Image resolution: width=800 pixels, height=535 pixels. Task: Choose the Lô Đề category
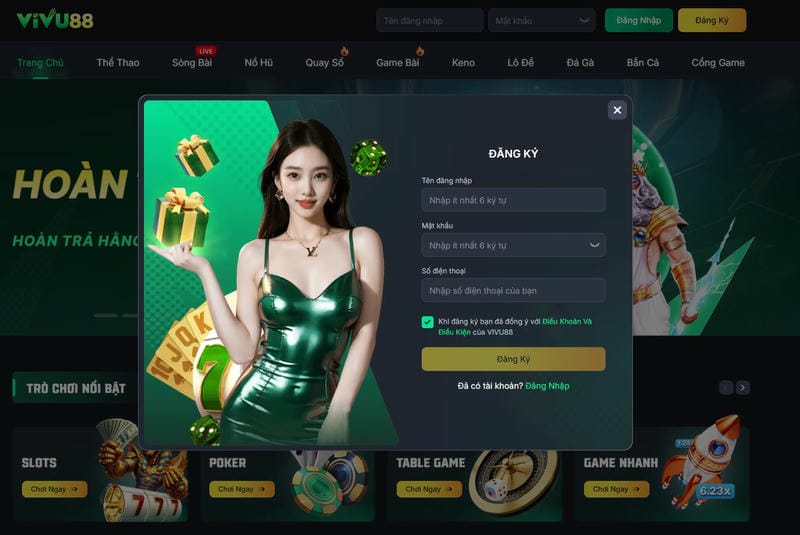pos(520,63)
